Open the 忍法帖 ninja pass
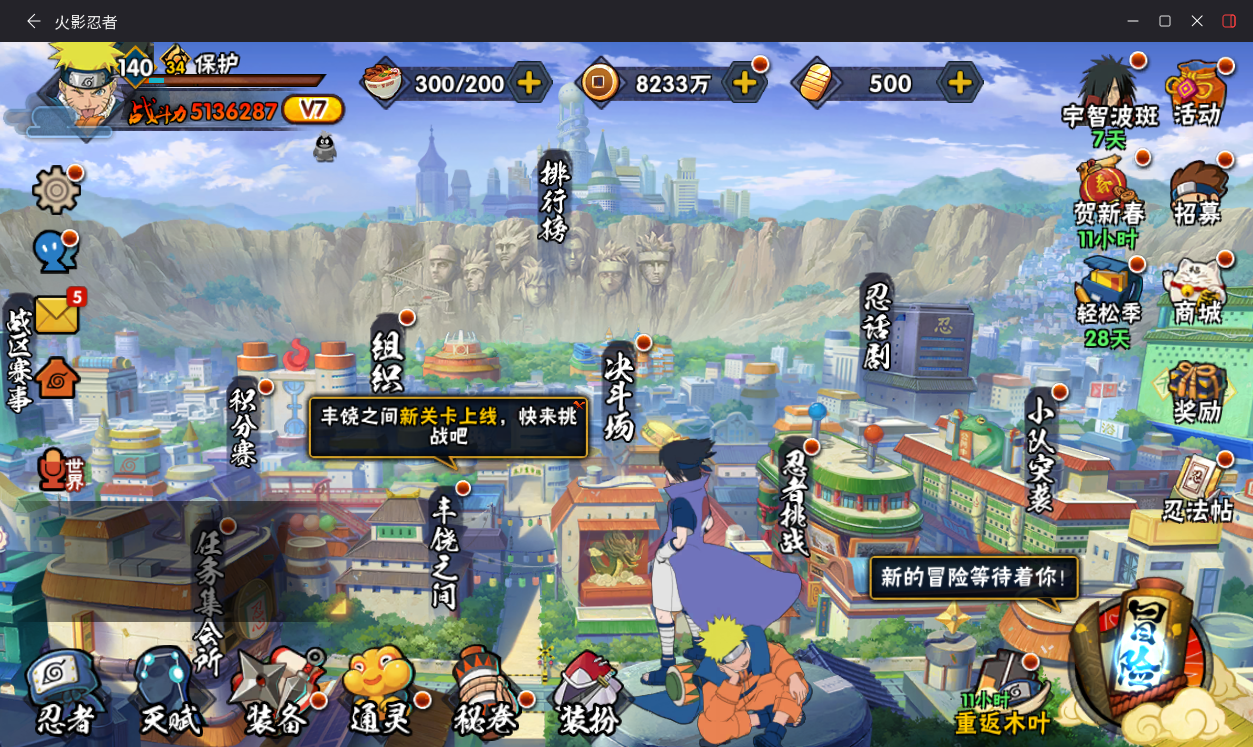 pos(1198,489)
